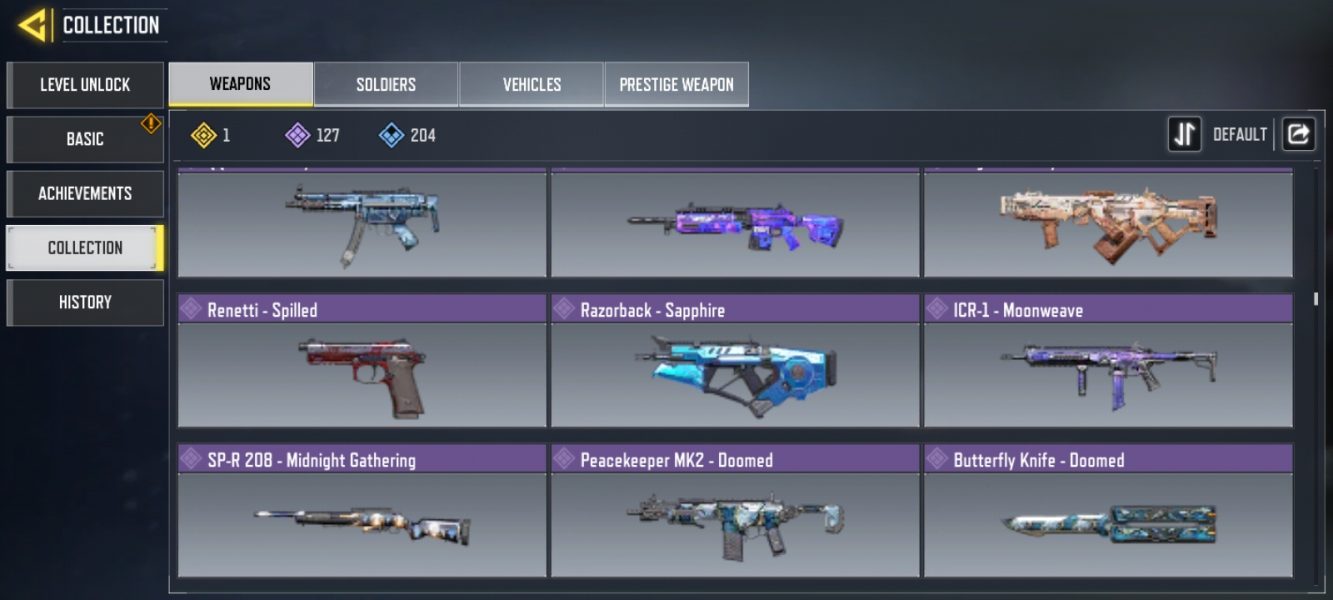Filter by the purple epic rarity icon
The height and width of the screenshot is (600, 1333).
tap(297, 135)
